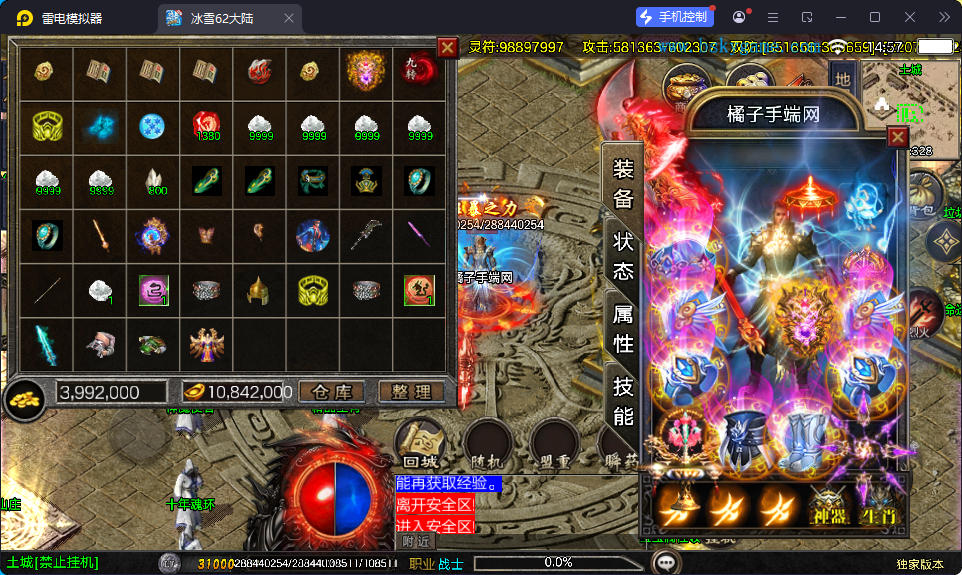Open the 生肖 zodiac panel
Viewport: 962px width, 575px height.
point(879,507)
